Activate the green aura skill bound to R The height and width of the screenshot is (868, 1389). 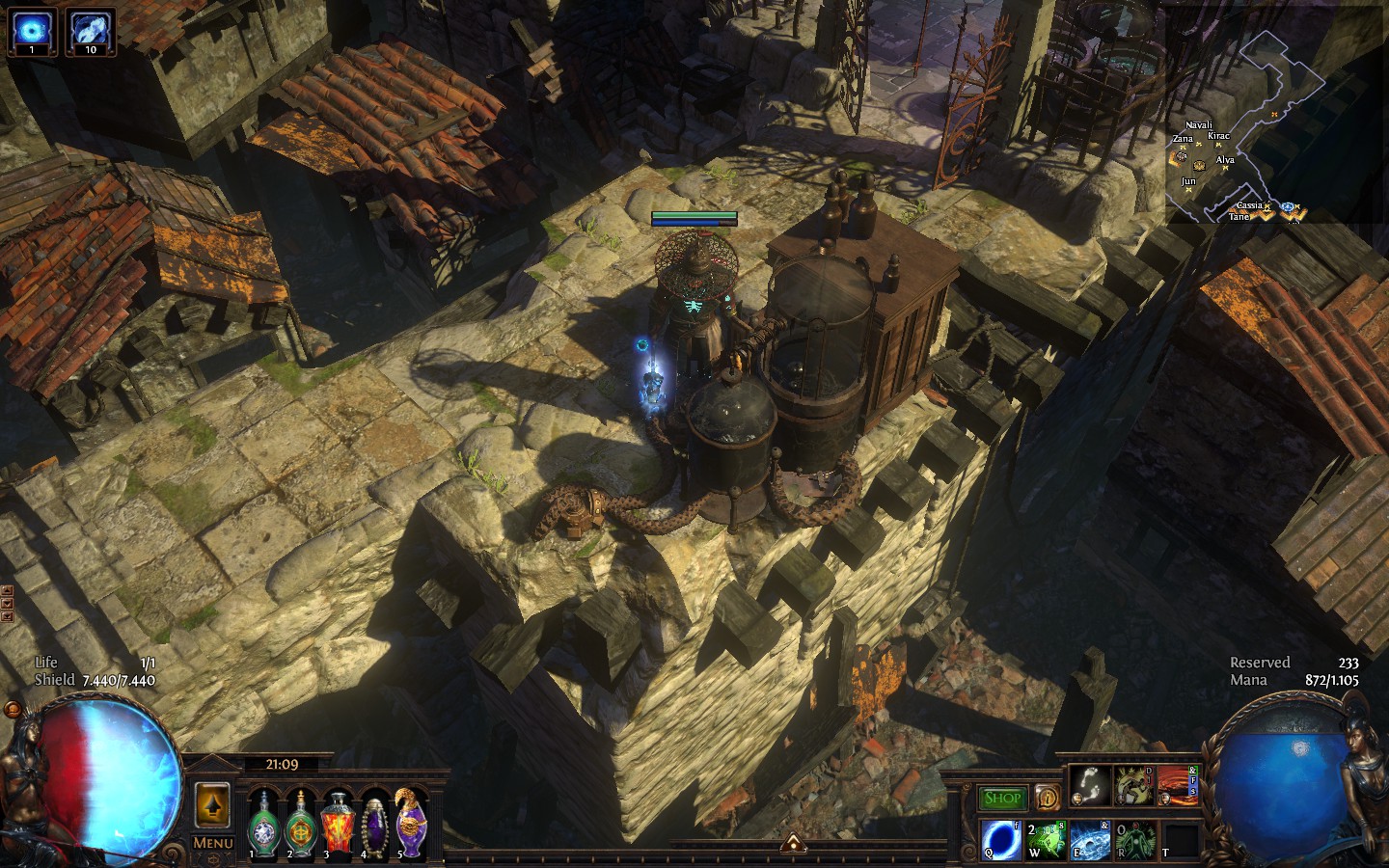click(1134, 840)
